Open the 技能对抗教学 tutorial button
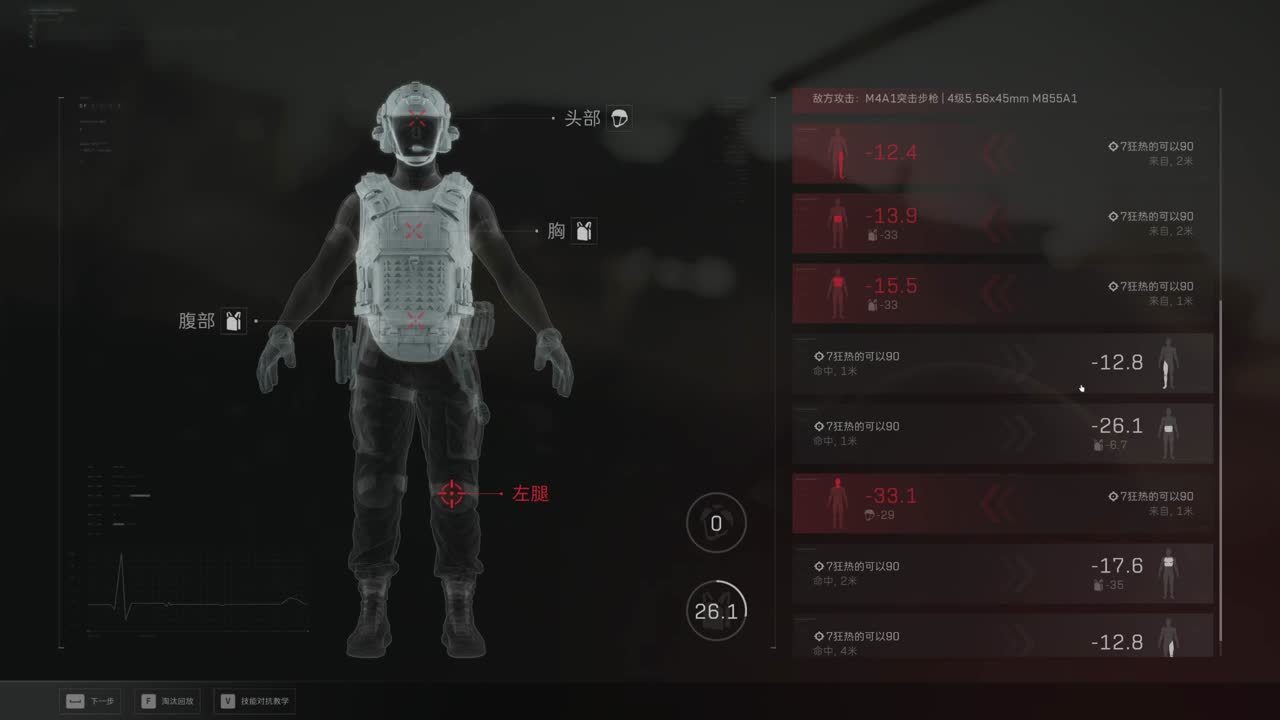 (254, 701)
